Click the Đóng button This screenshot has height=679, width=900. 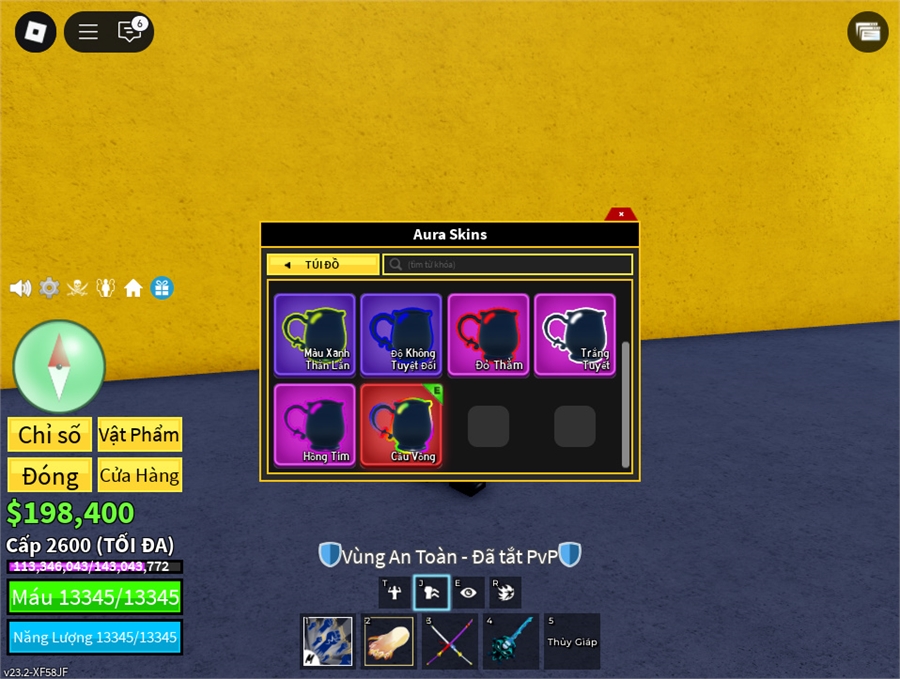point(50,475)
